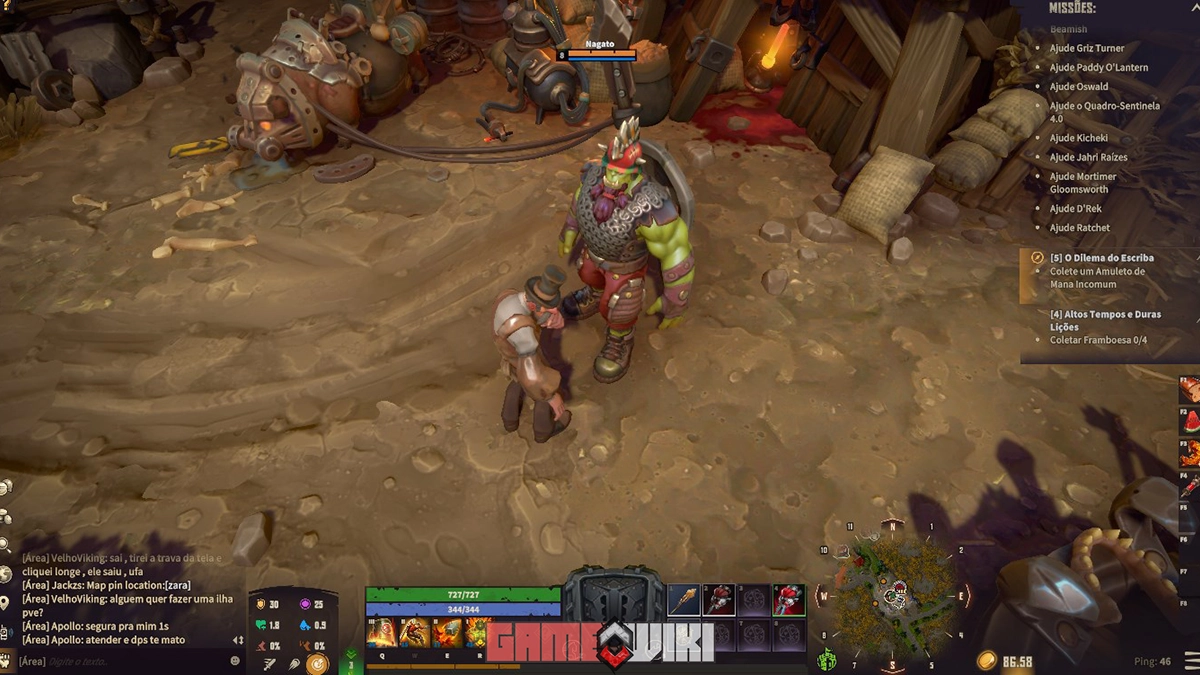This screenshot has height=675, width=1200.
Task: Click the map pin chat sidebar icon
Action: pyautogui.click(x=6, y=603)
